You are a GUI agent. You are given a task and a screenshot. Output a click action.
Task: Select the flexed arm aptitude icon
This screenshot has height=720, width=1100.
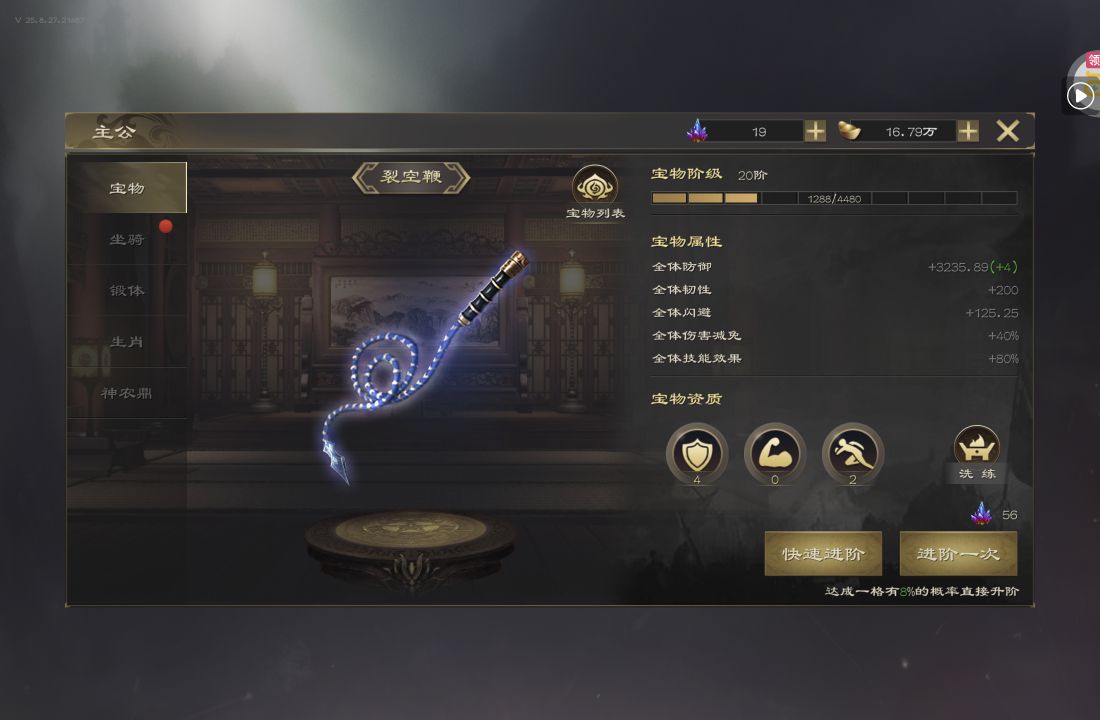tap(775, 453)
